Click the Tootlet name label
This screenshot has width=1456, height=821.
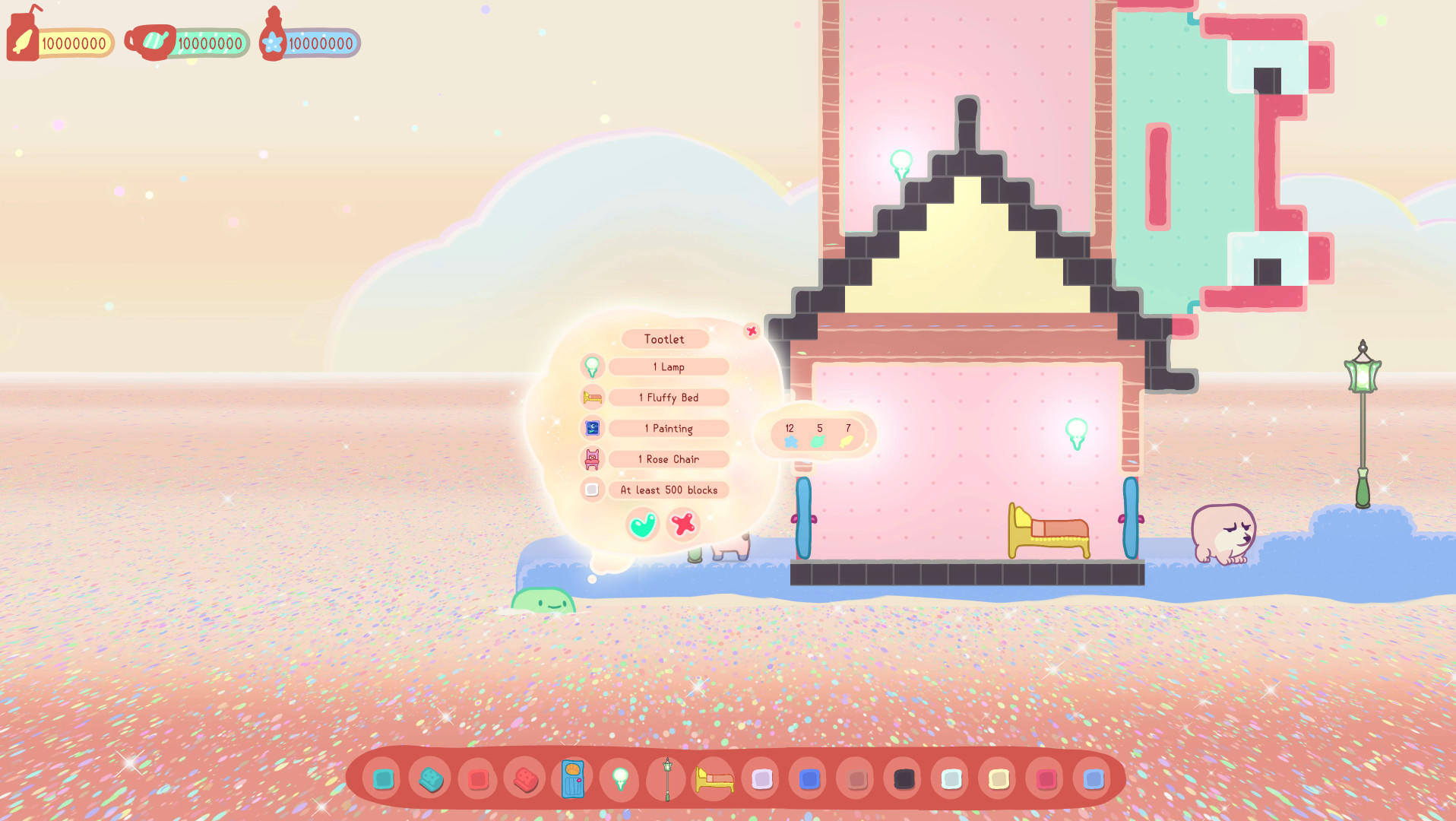665,339
